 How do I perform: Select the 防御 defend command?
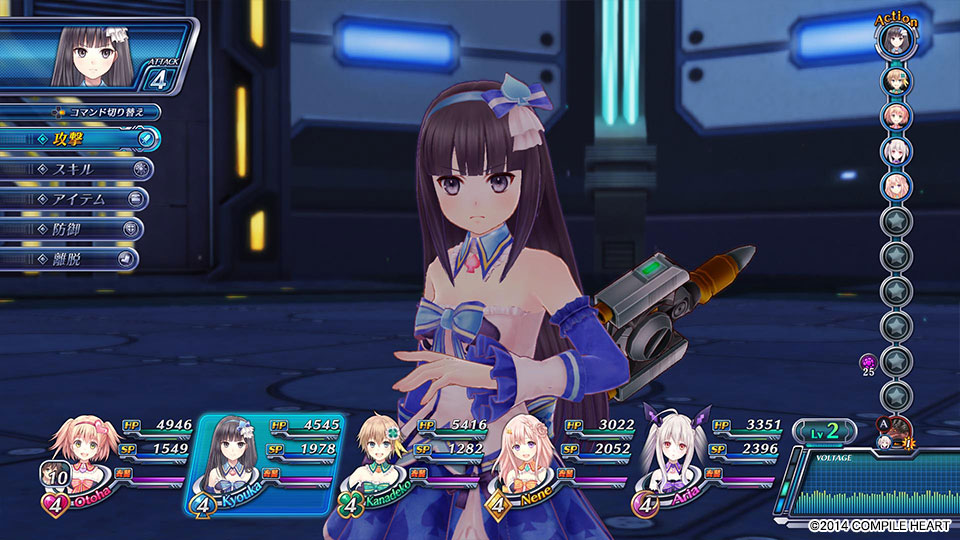(70, 229)
